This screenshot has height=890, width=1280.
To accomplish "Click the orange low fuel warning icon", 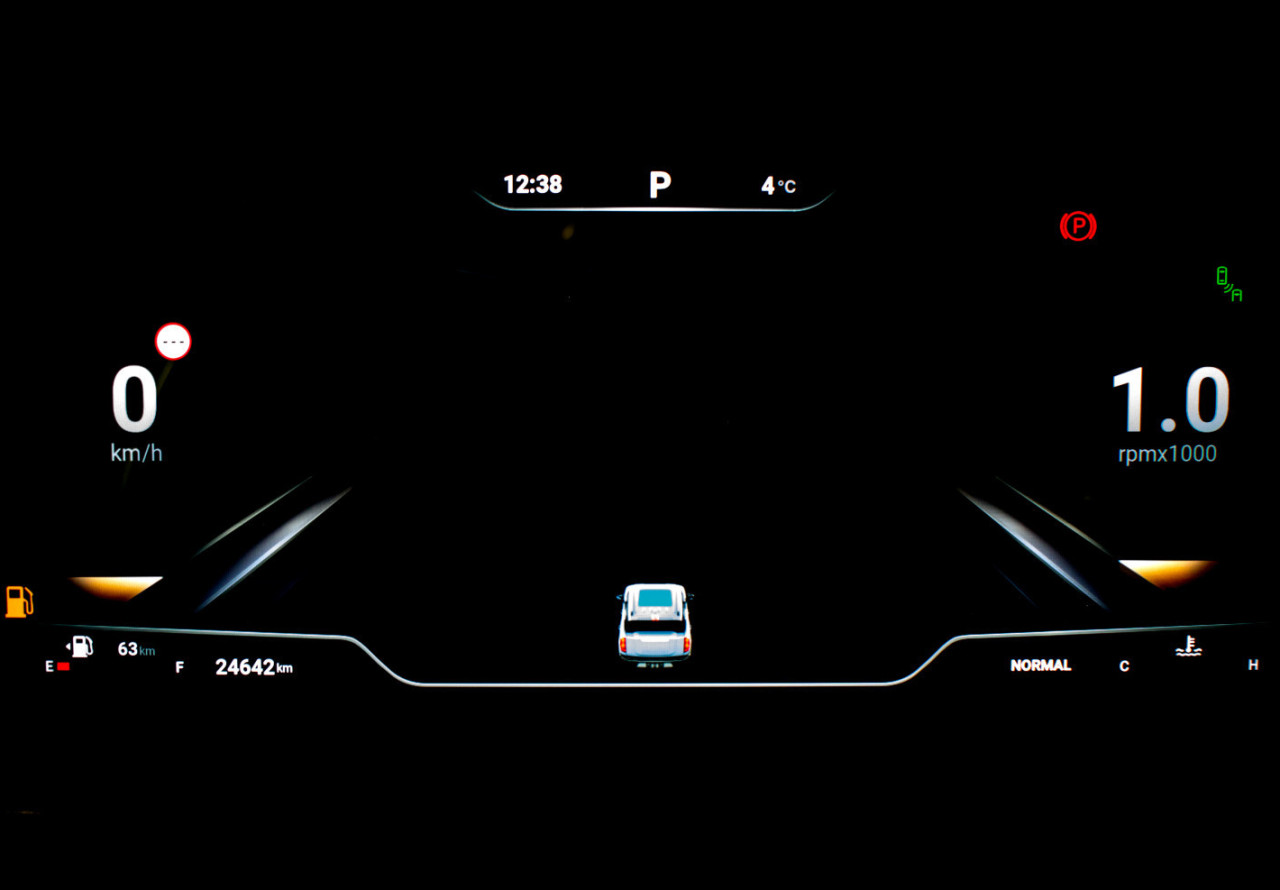I will coord(19,601).
